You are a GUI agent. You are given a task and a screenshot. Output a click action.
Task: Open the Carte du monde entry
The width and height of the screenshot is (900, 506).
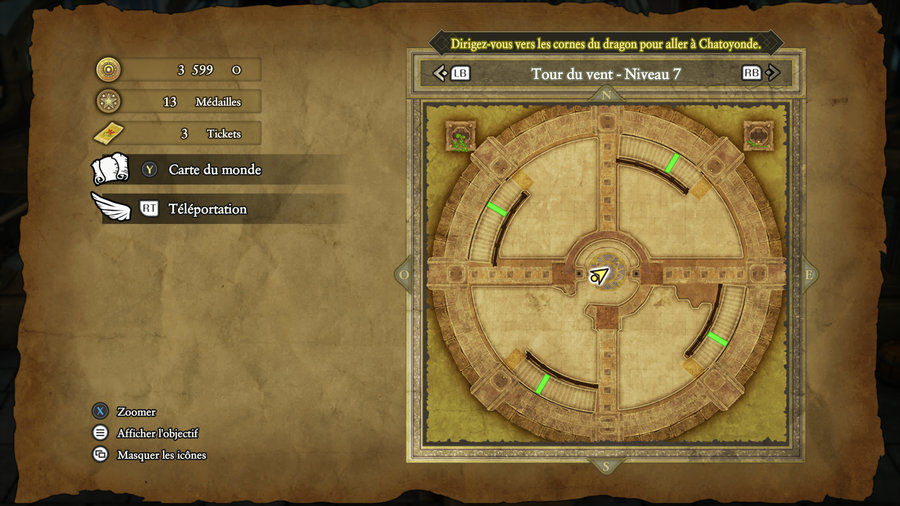coord(214,170)
